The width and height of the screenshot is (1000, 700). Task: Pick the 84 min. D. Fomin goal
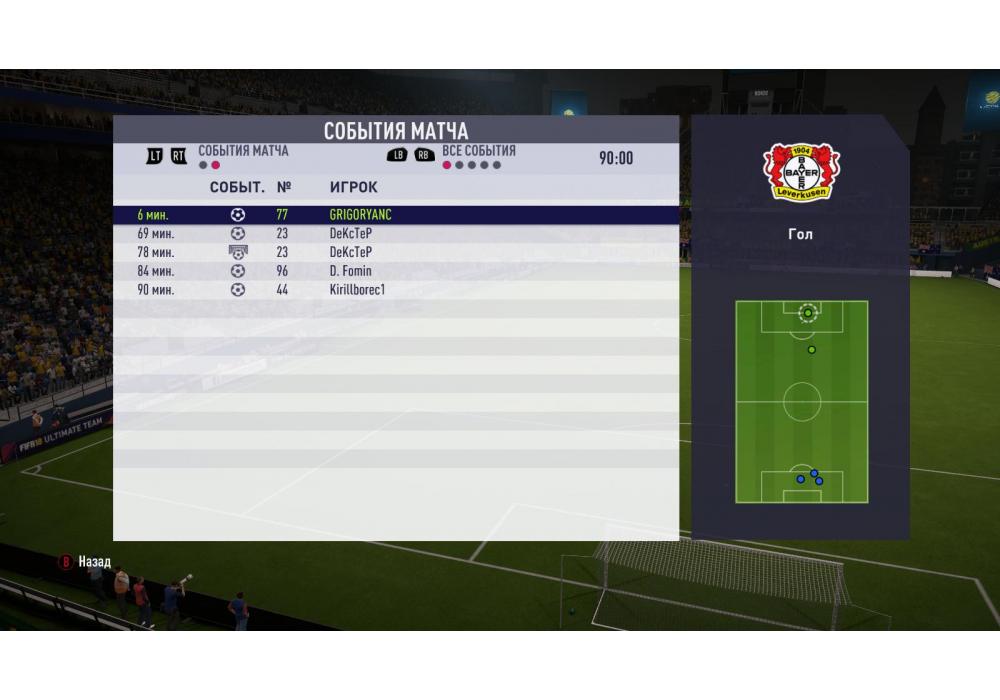click(395, 271)
